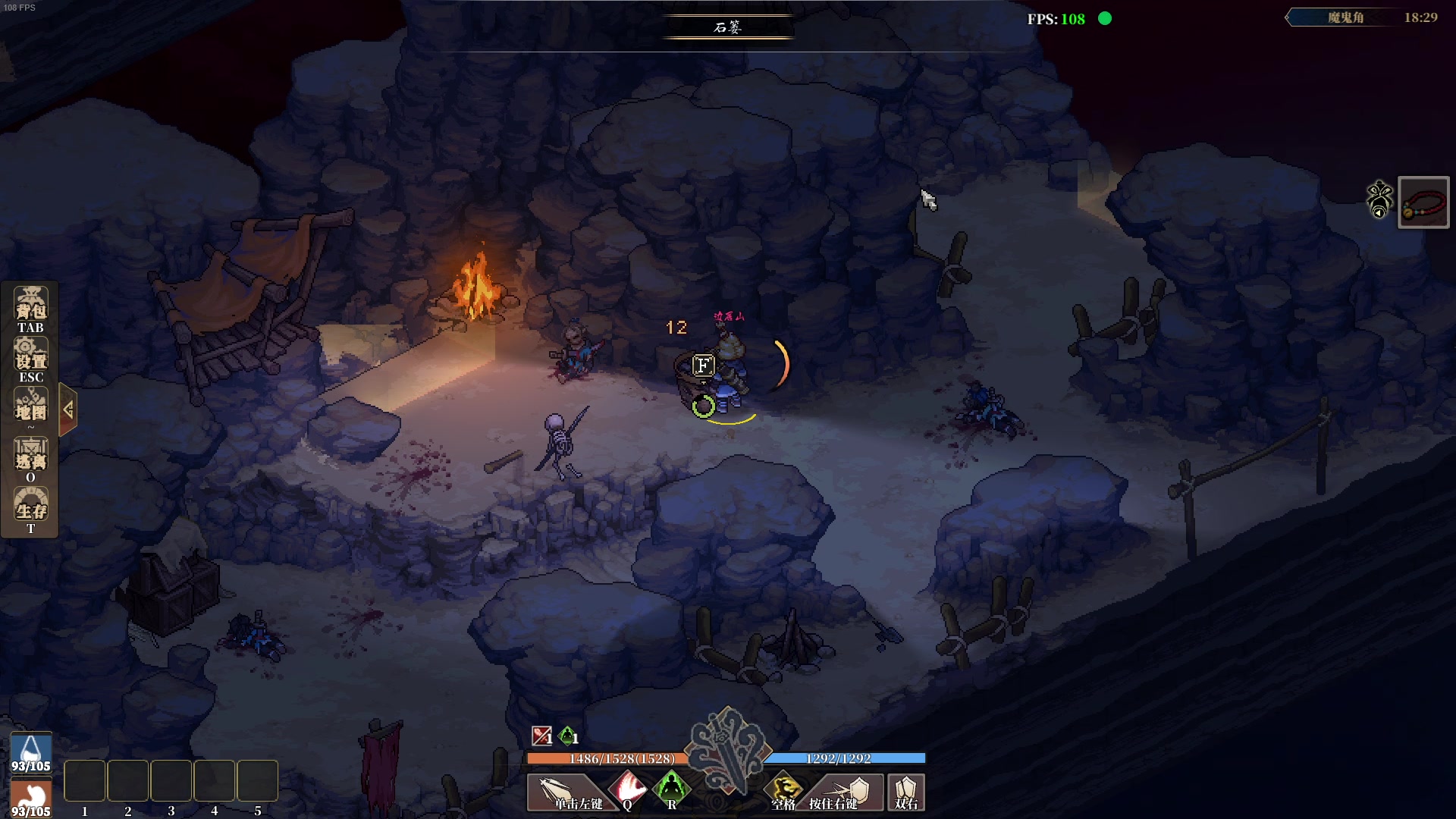This screenshot has height=819, width=1456.
Task: Click the red bead bracelet item slot
Action: click(x=1423, y=202)
